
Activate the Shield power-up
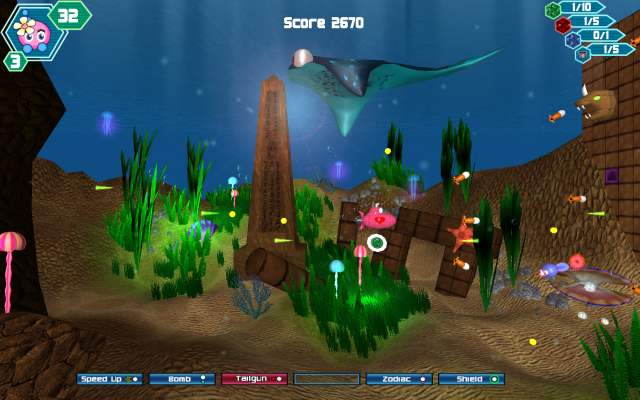[471, 379]
